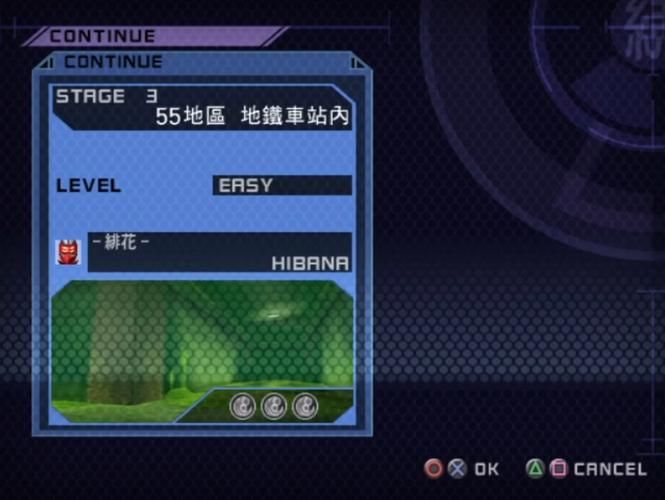Image resolution: width=665 pixels, height=500 pixels.
Task: Choose the Stage 3 subway station entry
Action: tap(203, 108)
